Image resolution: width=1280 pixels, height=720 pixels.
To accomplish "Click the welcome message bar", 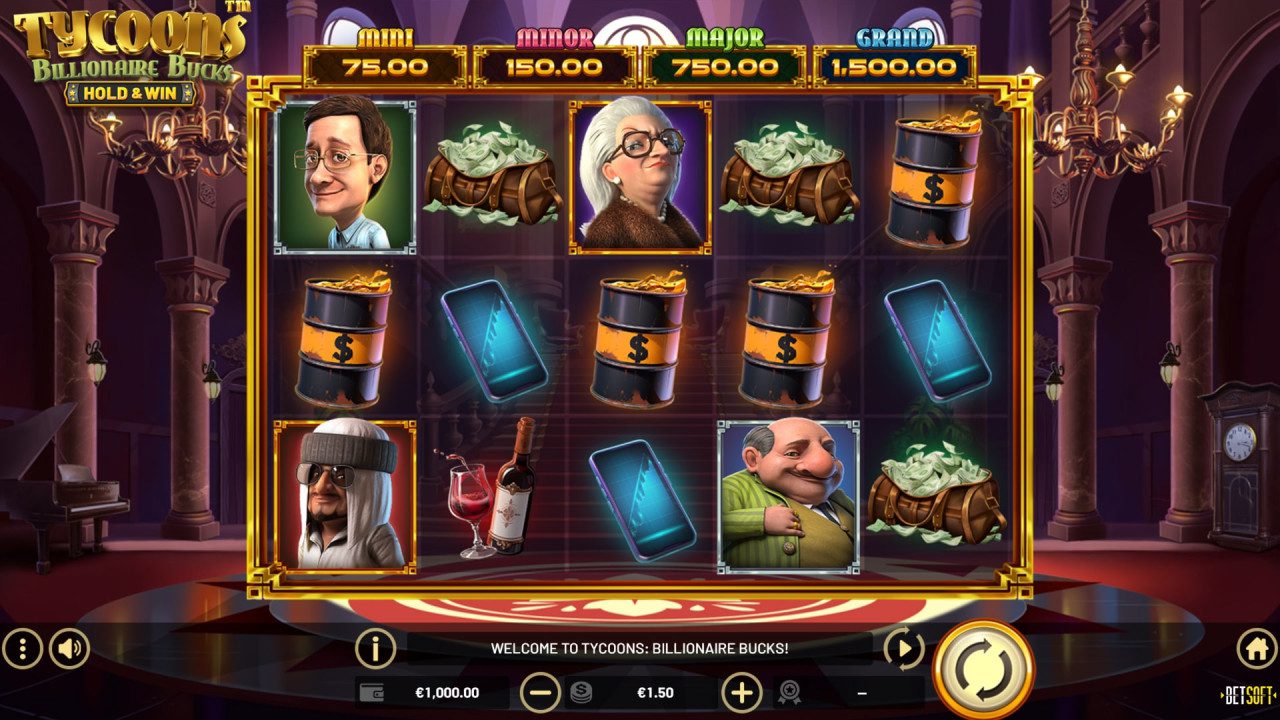I will pyautogui.click(x=640, y=645).
